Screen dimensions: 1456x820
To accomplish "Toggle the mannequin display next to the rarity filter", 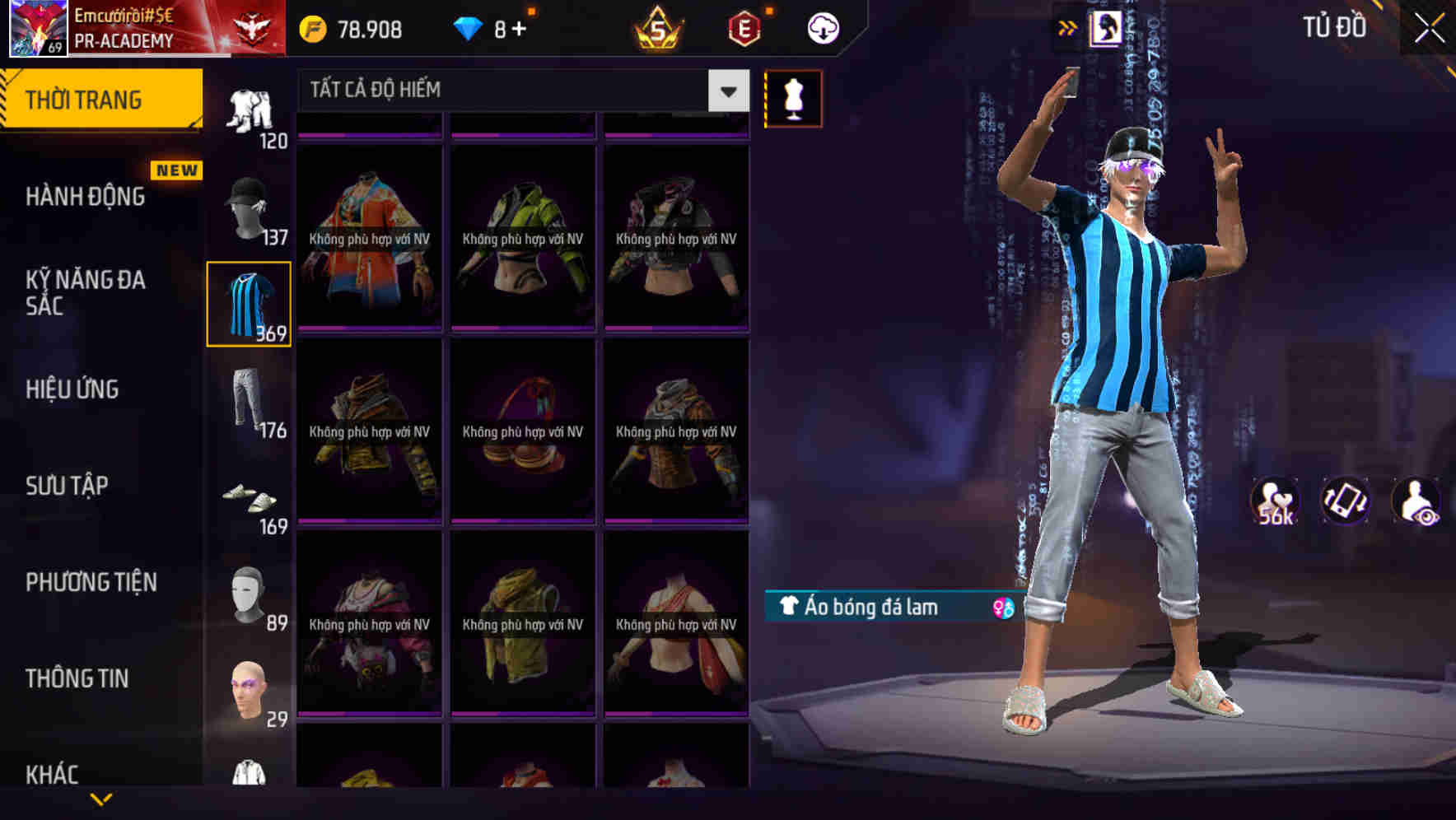I will (x=794, y=98).
